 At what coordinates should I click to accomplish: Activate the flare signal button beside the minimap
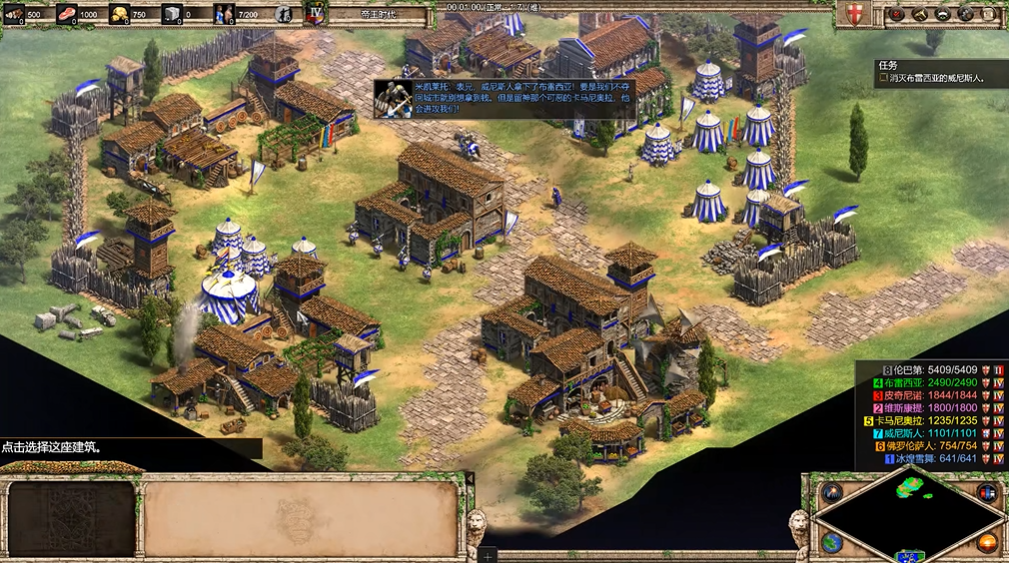[832, 492]
